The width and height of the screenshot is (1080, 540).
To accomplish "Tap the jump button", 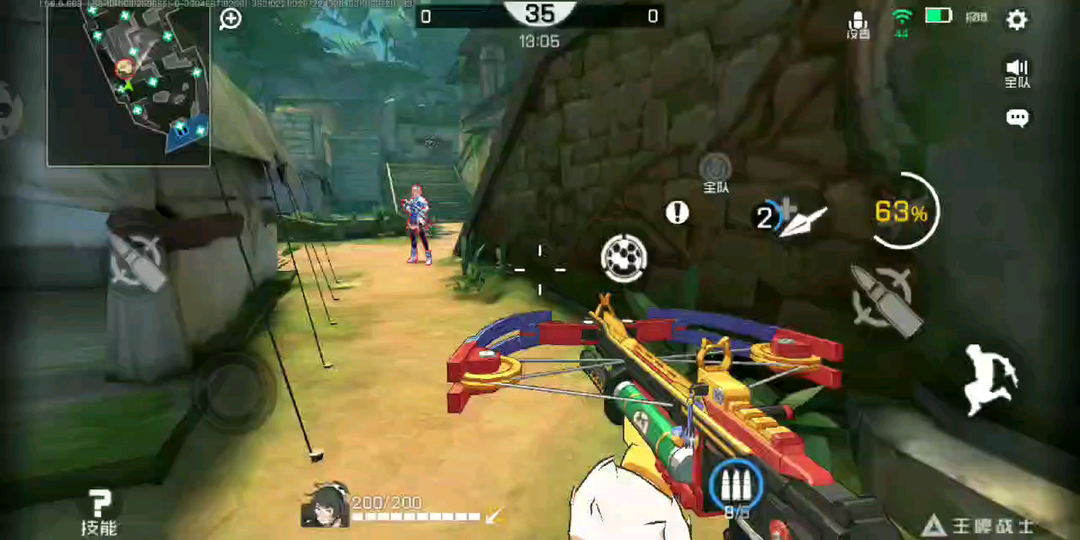I will coord(991,378).
